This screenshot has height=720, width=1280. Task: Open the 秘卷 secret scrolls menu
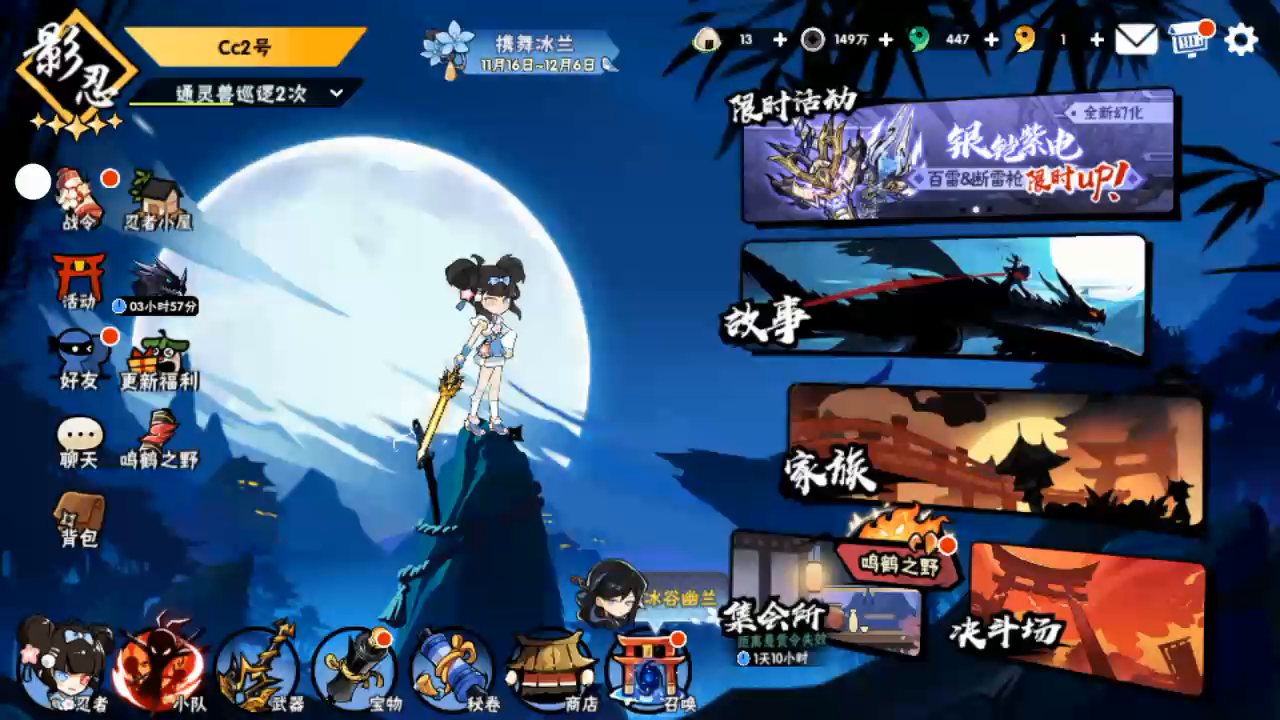click(452, 667)
